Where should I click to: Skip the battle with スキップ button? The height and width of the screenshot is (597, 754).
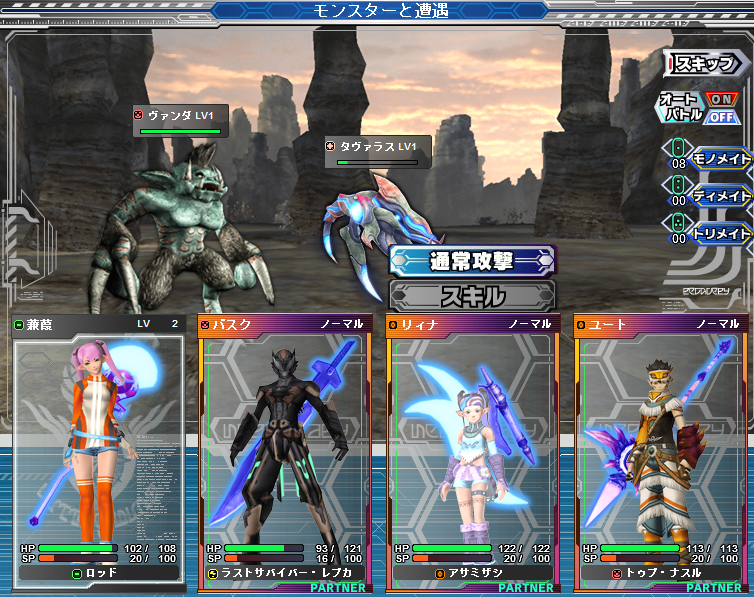click(707, 64)
